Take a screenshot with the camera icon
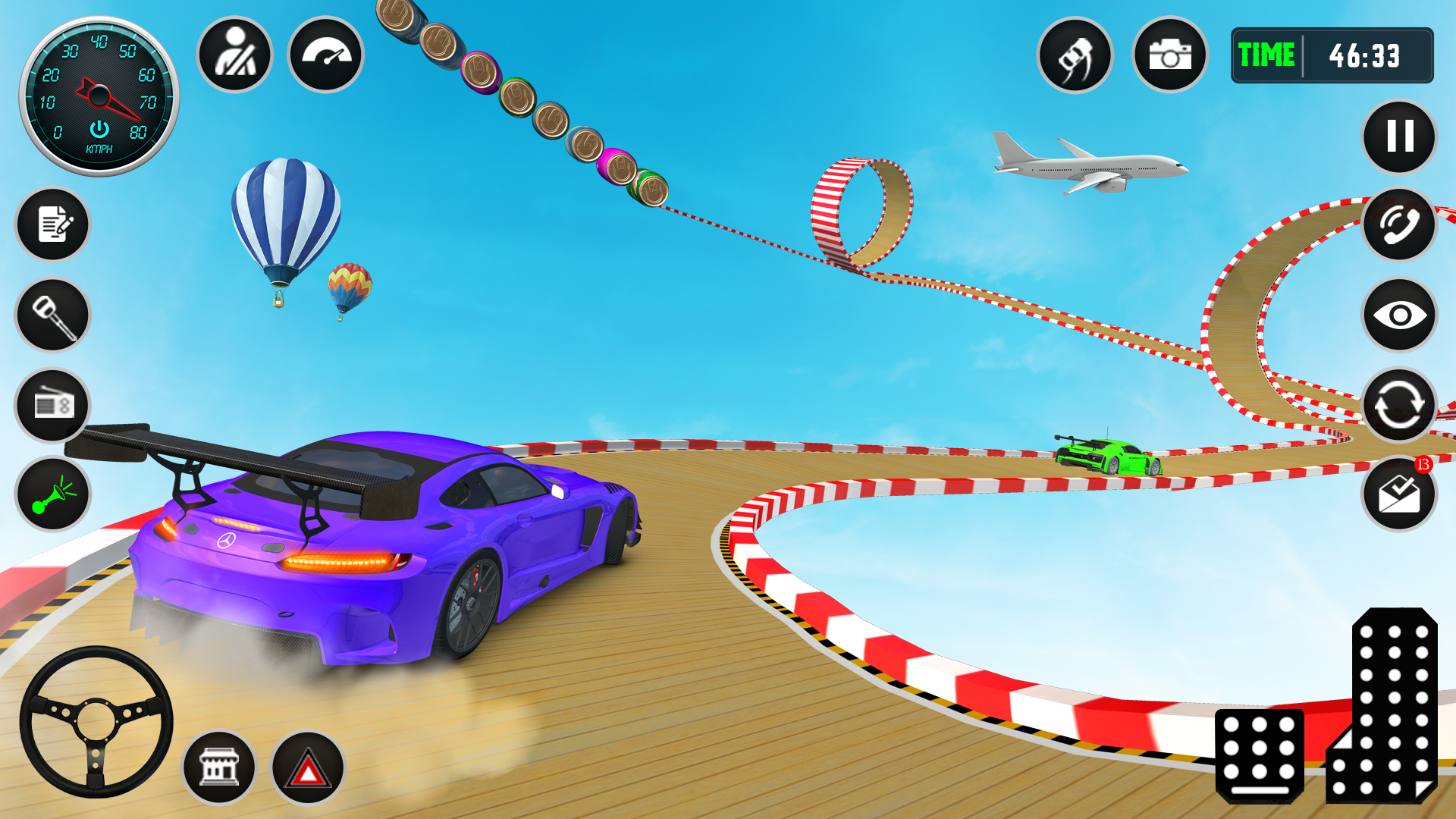The height and width of the screenshot is (819, 1456). pyautogui.click(x=1169, y=55)
